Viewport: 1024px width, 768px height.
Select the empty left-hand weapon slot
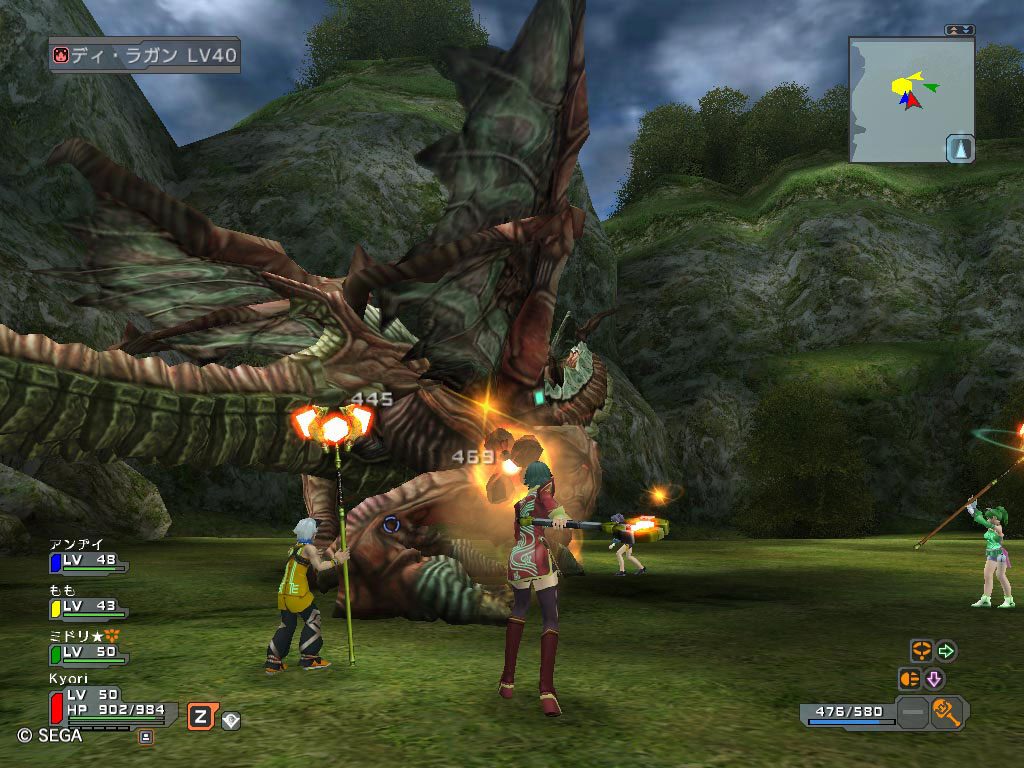(912, 713)
